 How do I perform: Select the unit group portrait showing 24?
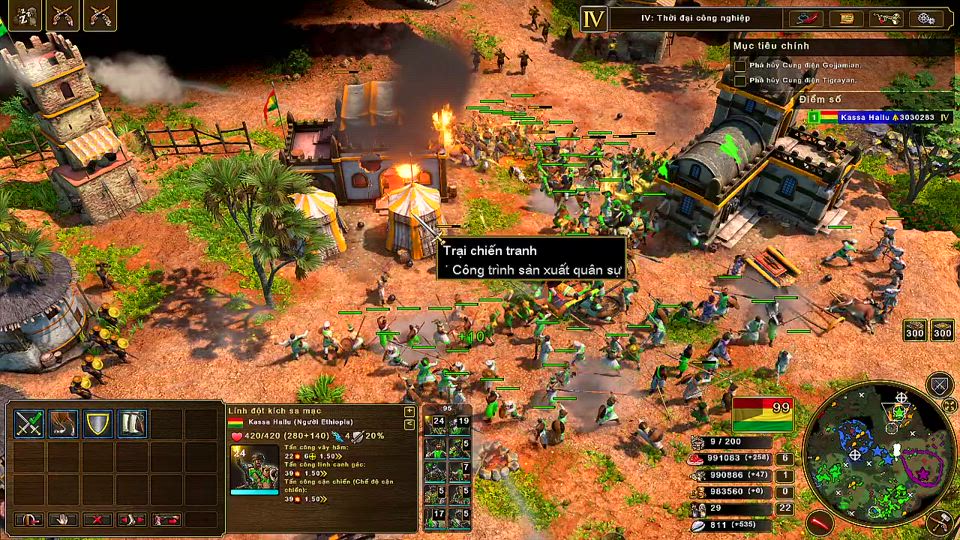(436, 424)
